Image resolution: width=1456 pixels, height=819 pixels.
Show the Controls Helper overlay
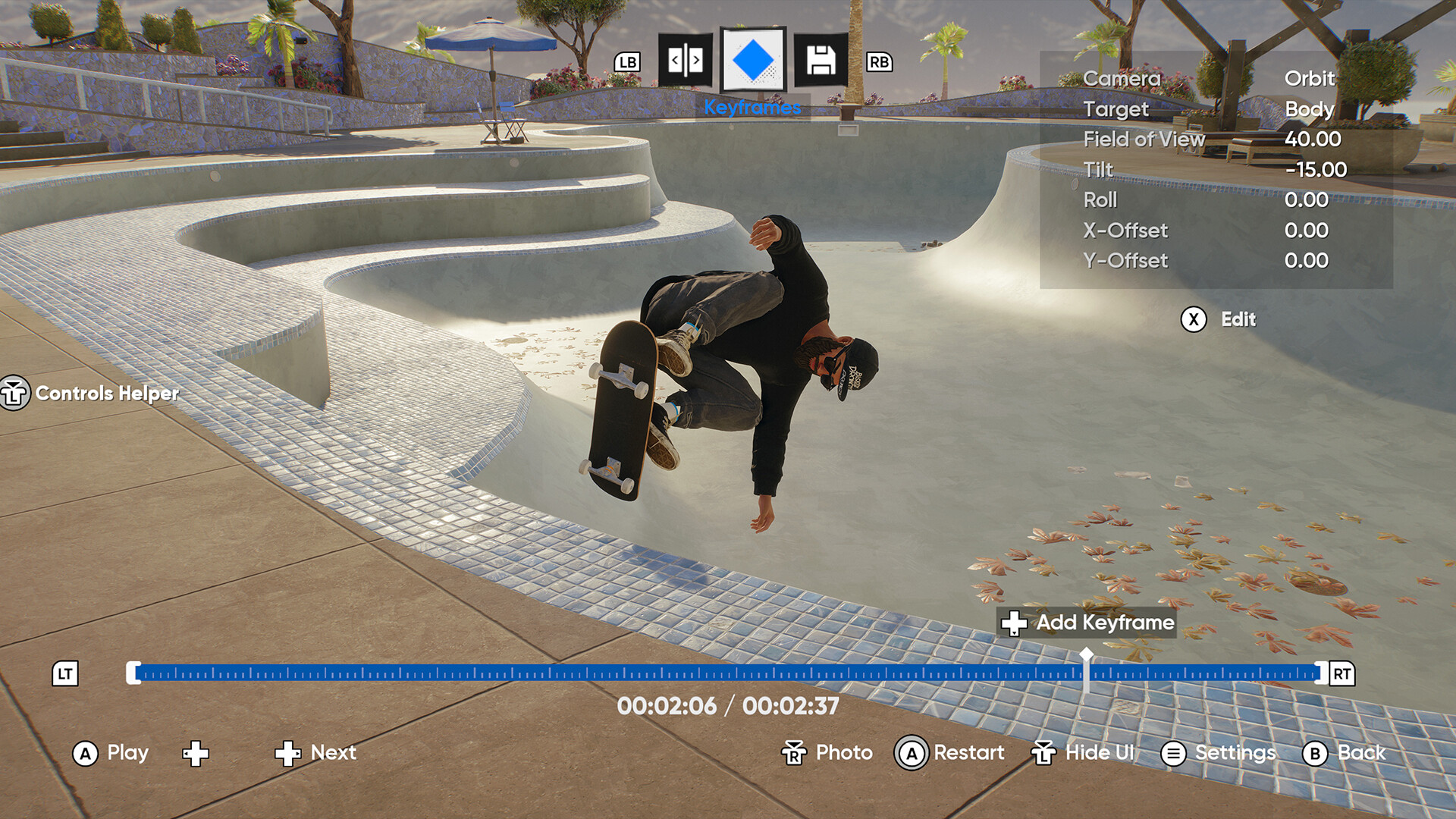(x=14, y=394)
